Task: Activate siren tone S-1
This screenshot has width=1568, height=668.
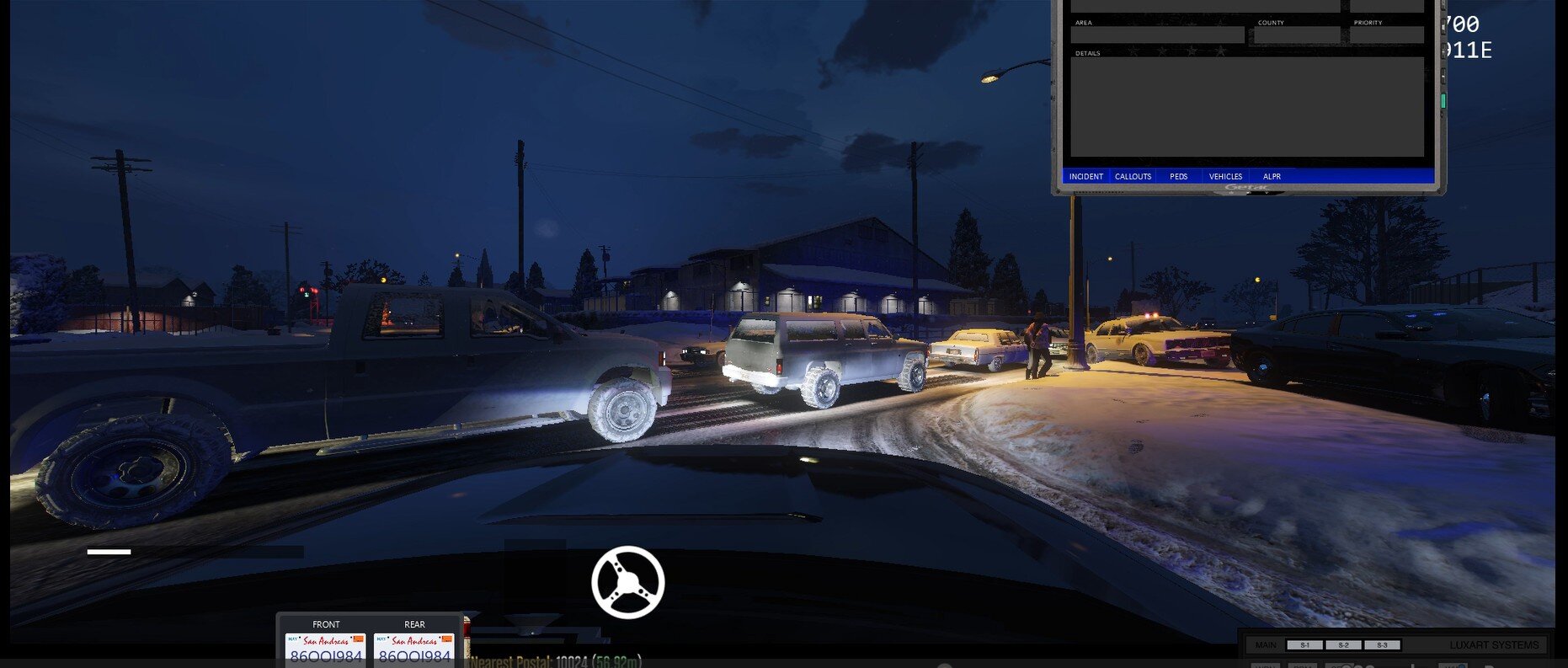Action: 1304,645
